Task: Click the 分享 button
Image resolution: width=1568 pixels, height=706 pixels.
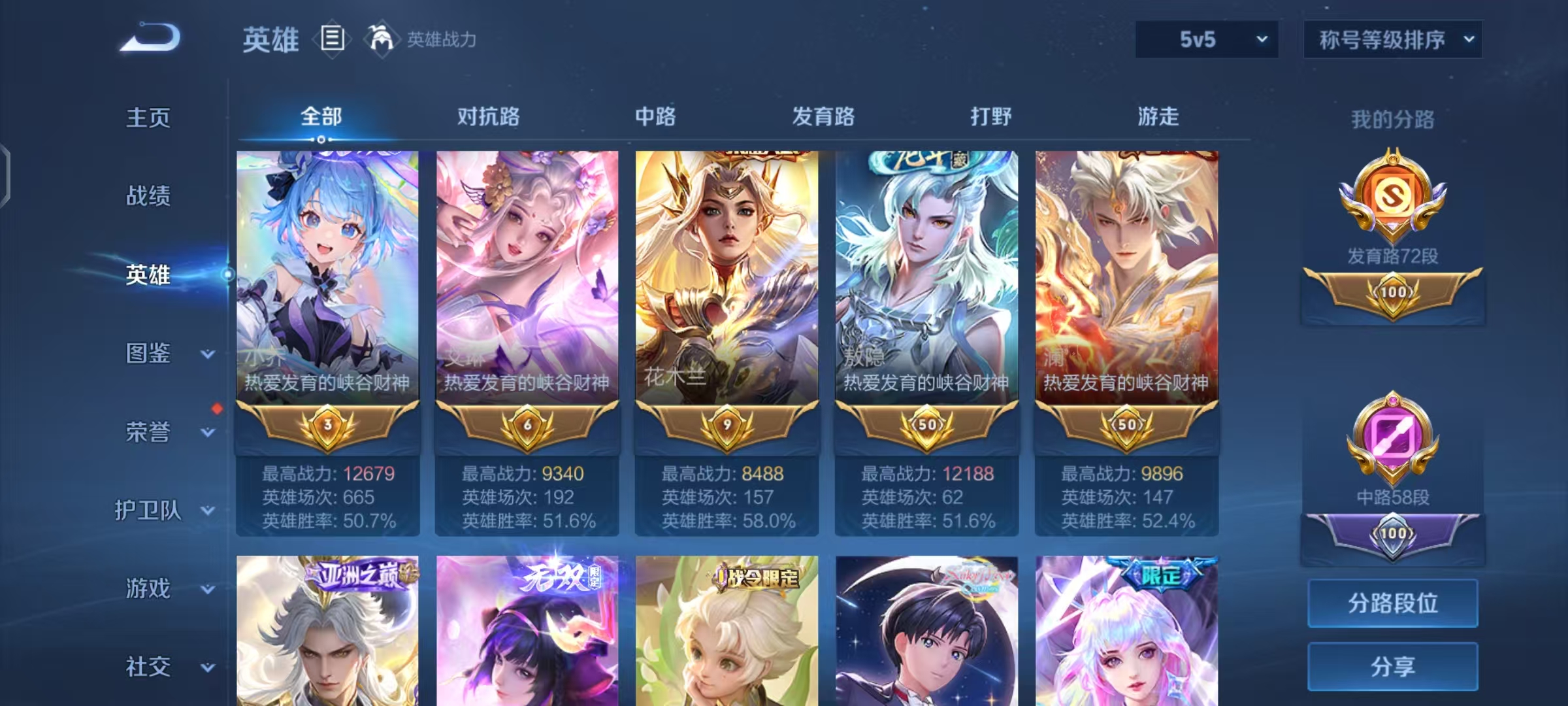Action: [x=1392, y=667]
